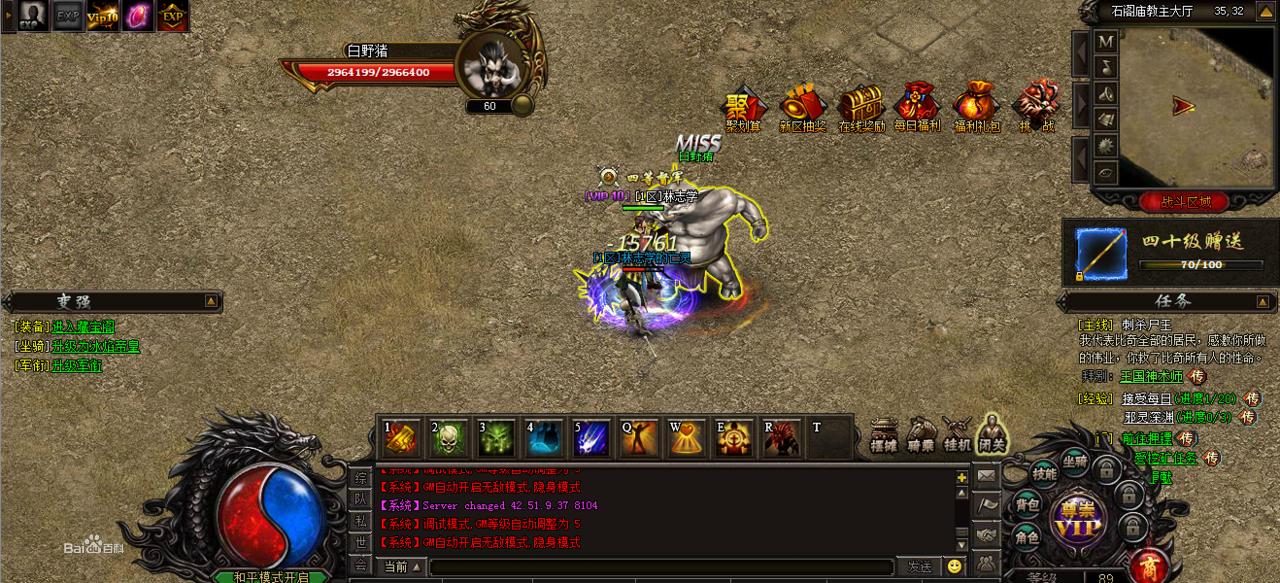Activate the red demon skill in slot R
Image resolution: width=1280 pixels, height=583 pixels.
[782, 438]
